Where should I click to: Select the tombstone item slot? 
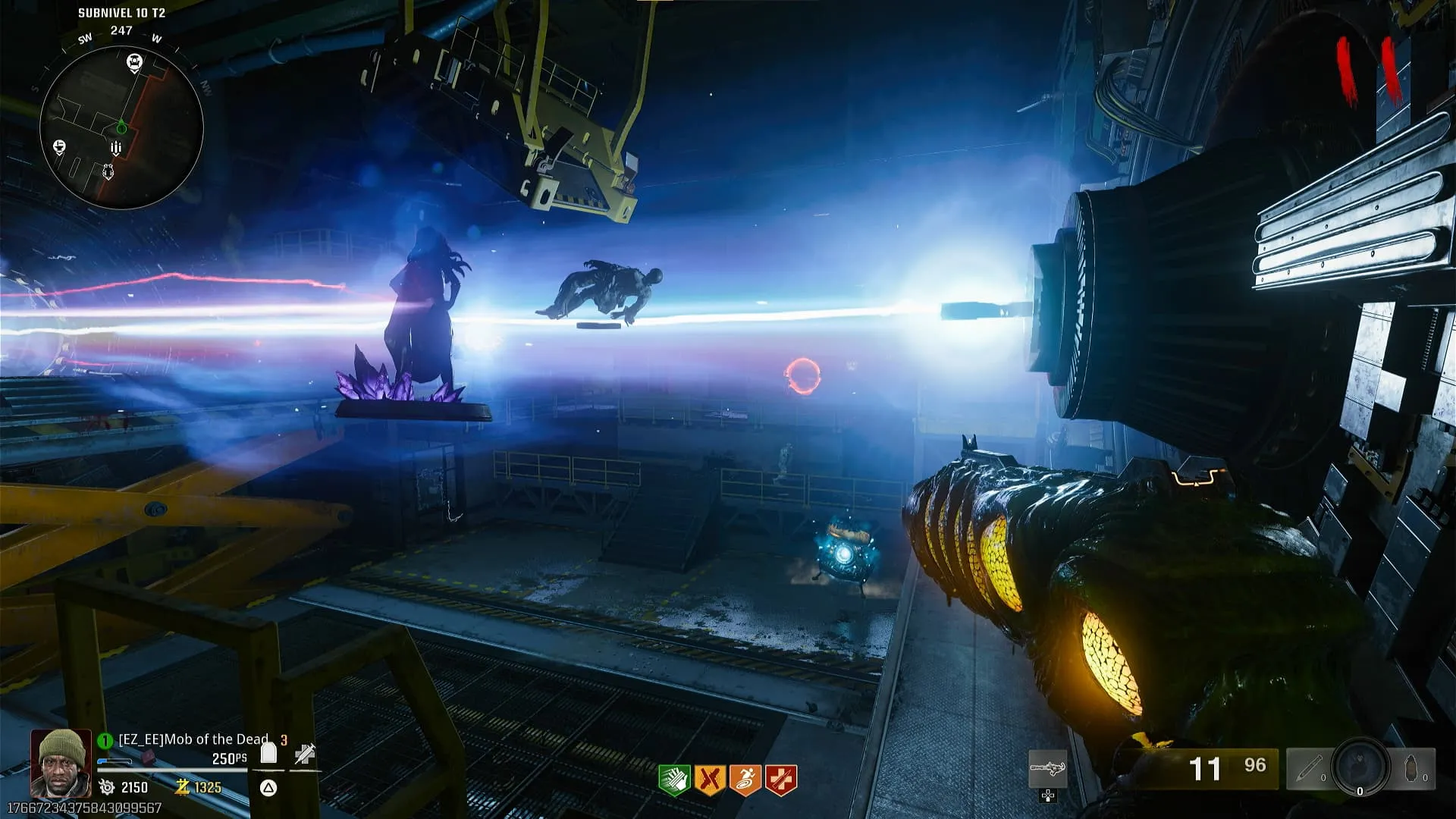268,753
